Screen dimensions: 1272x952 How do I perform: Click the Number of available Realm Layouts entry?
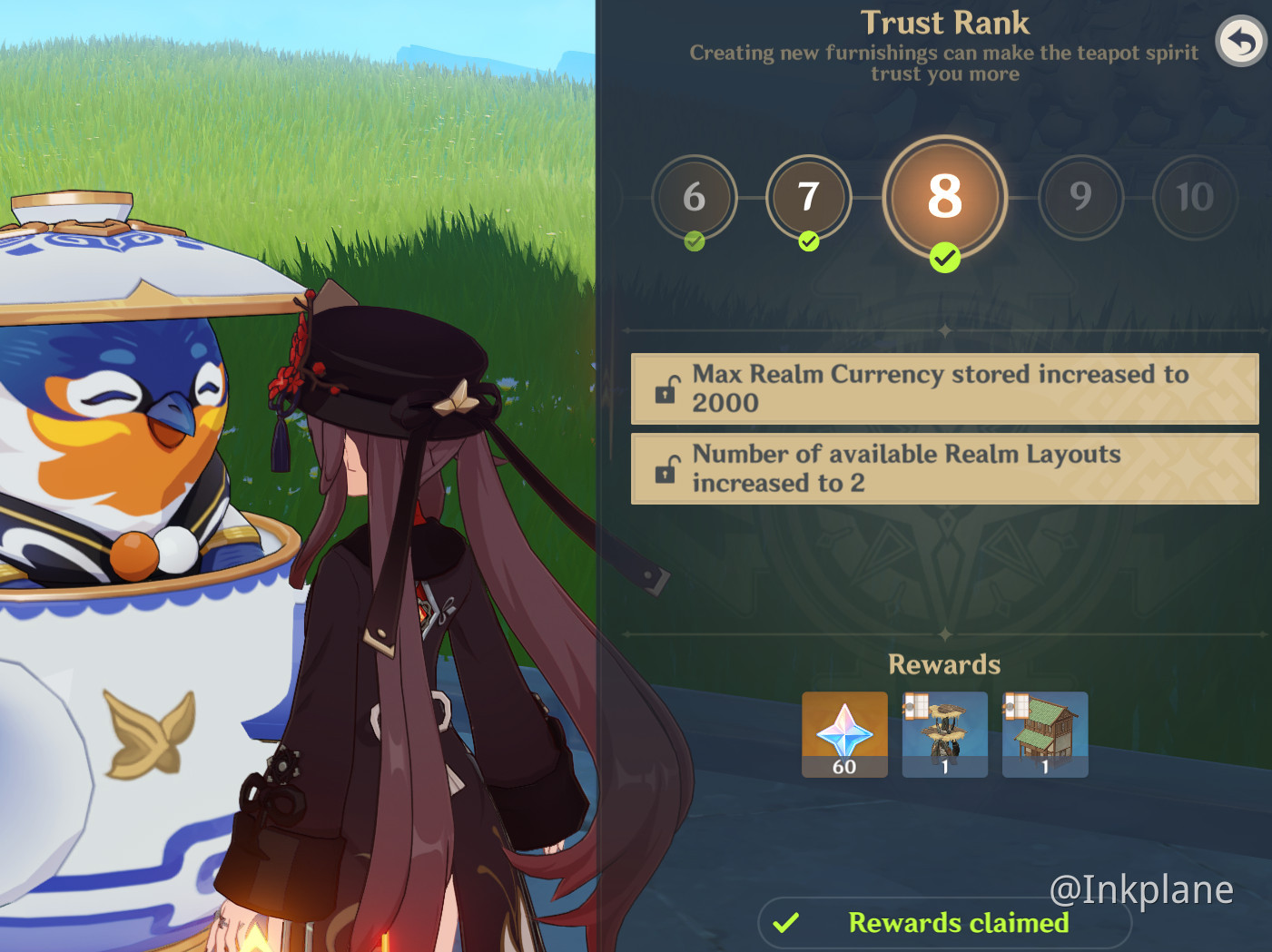pos(944,468)
